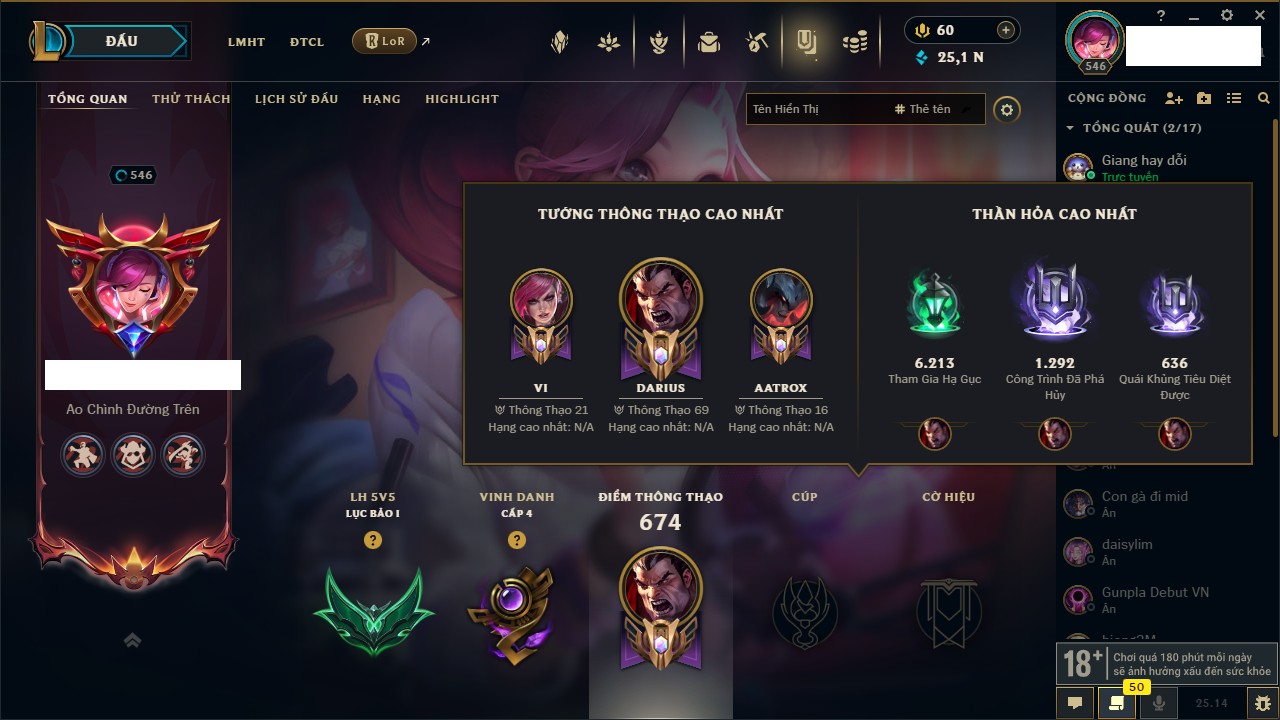Launch the LoR button
This screenshot has height=720, width=1280.
tap(384, 42)
